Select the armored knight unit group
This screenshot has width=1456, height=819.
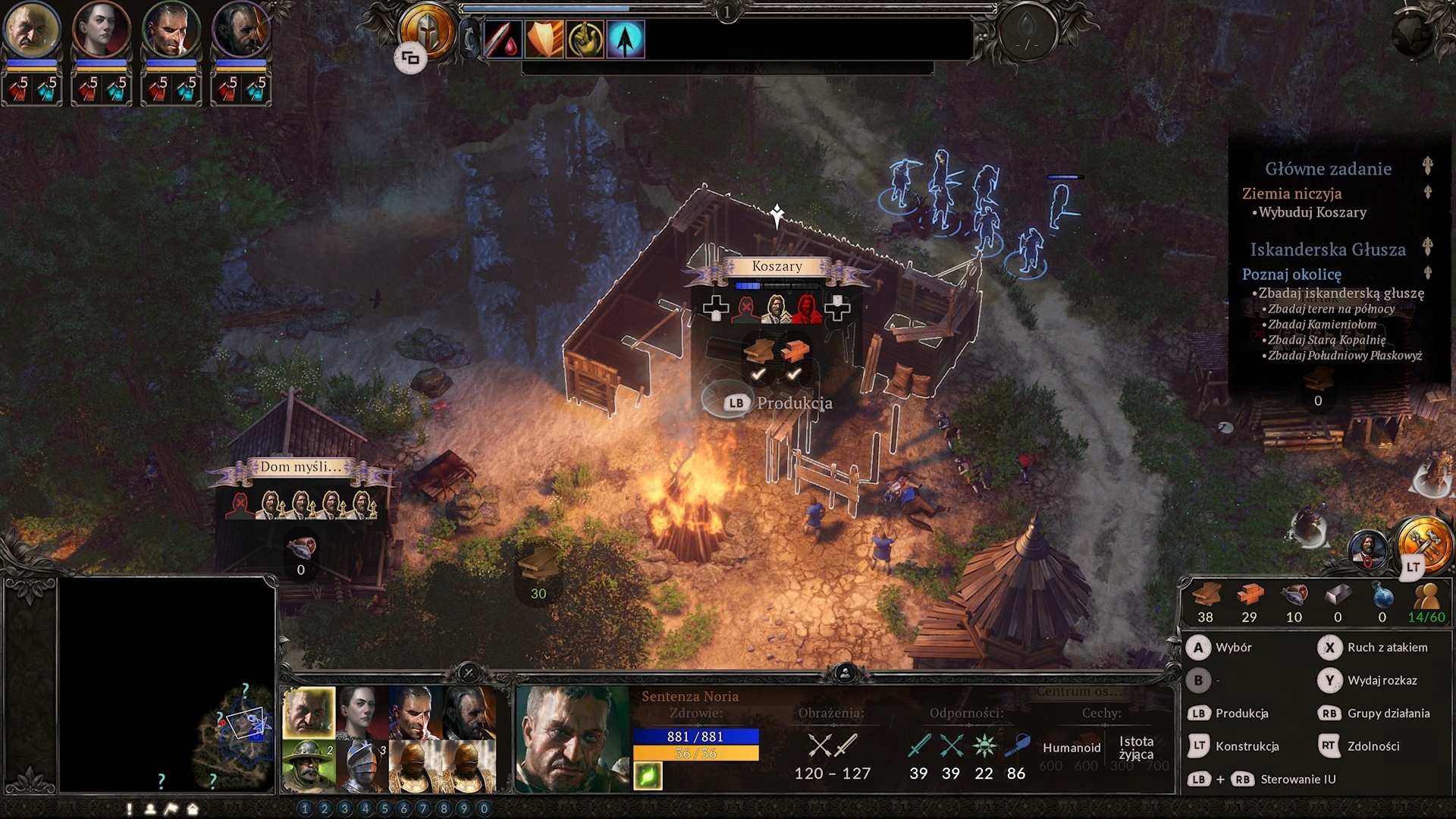click(362, 765)
